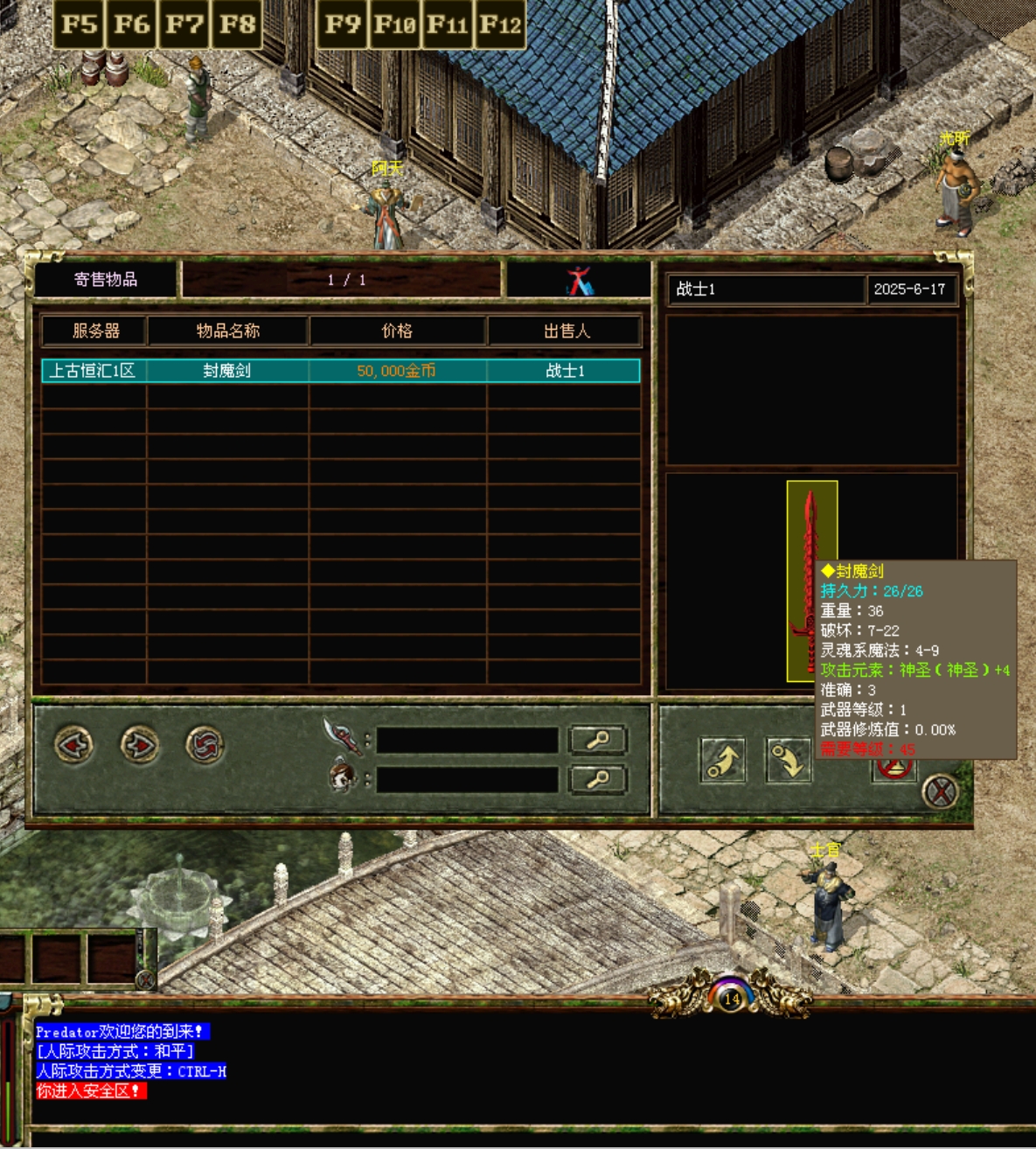
Task: Focus the item name search field
Action: 467,741
